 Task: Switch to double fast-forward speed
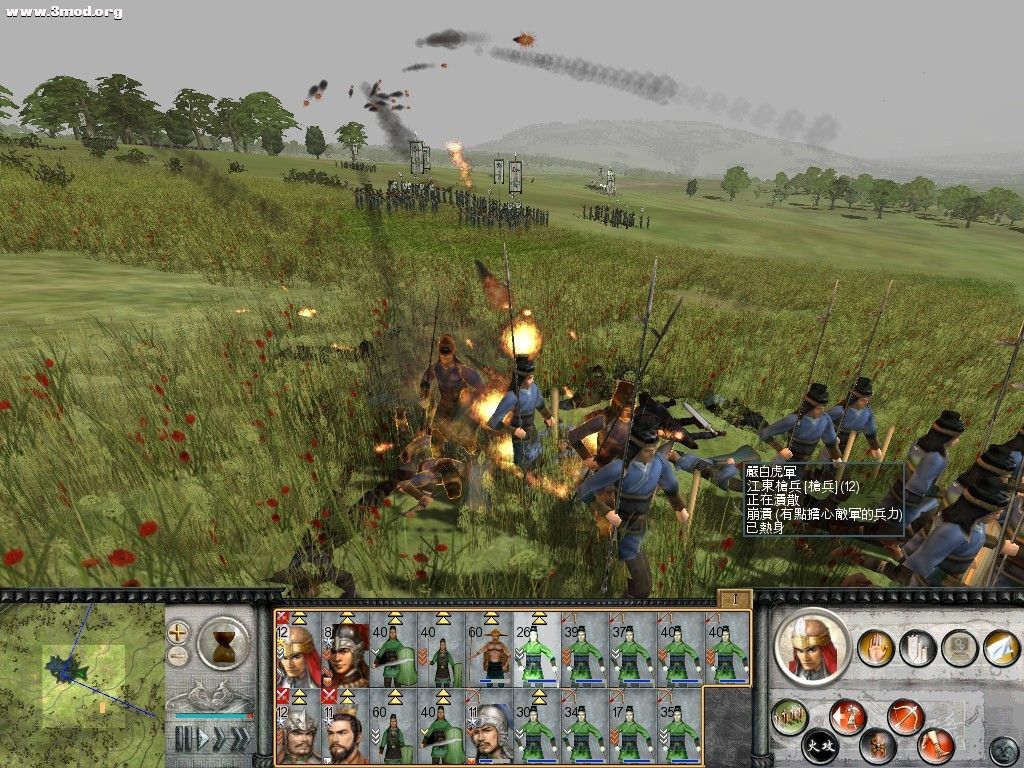click(219, 739)
